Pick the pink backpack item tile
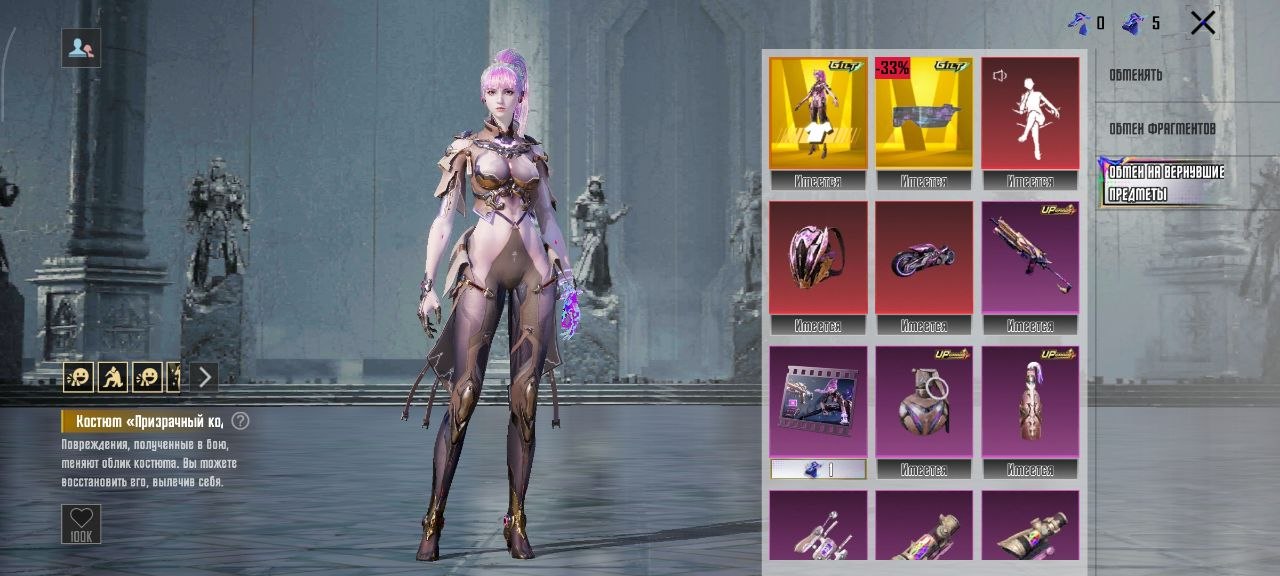1280x576 pixels. [x=818, y=258]
